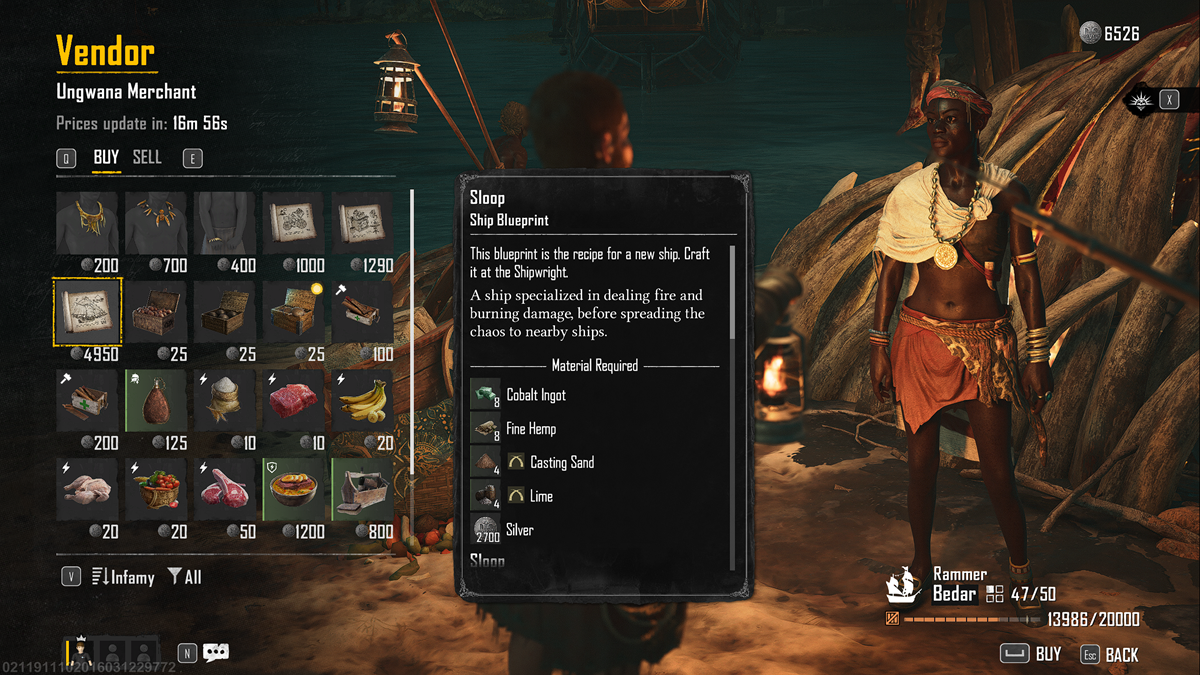This screenshot has height=675, width=1200.
Task: Switch to the SELL tab
Action: coord(147,158)
